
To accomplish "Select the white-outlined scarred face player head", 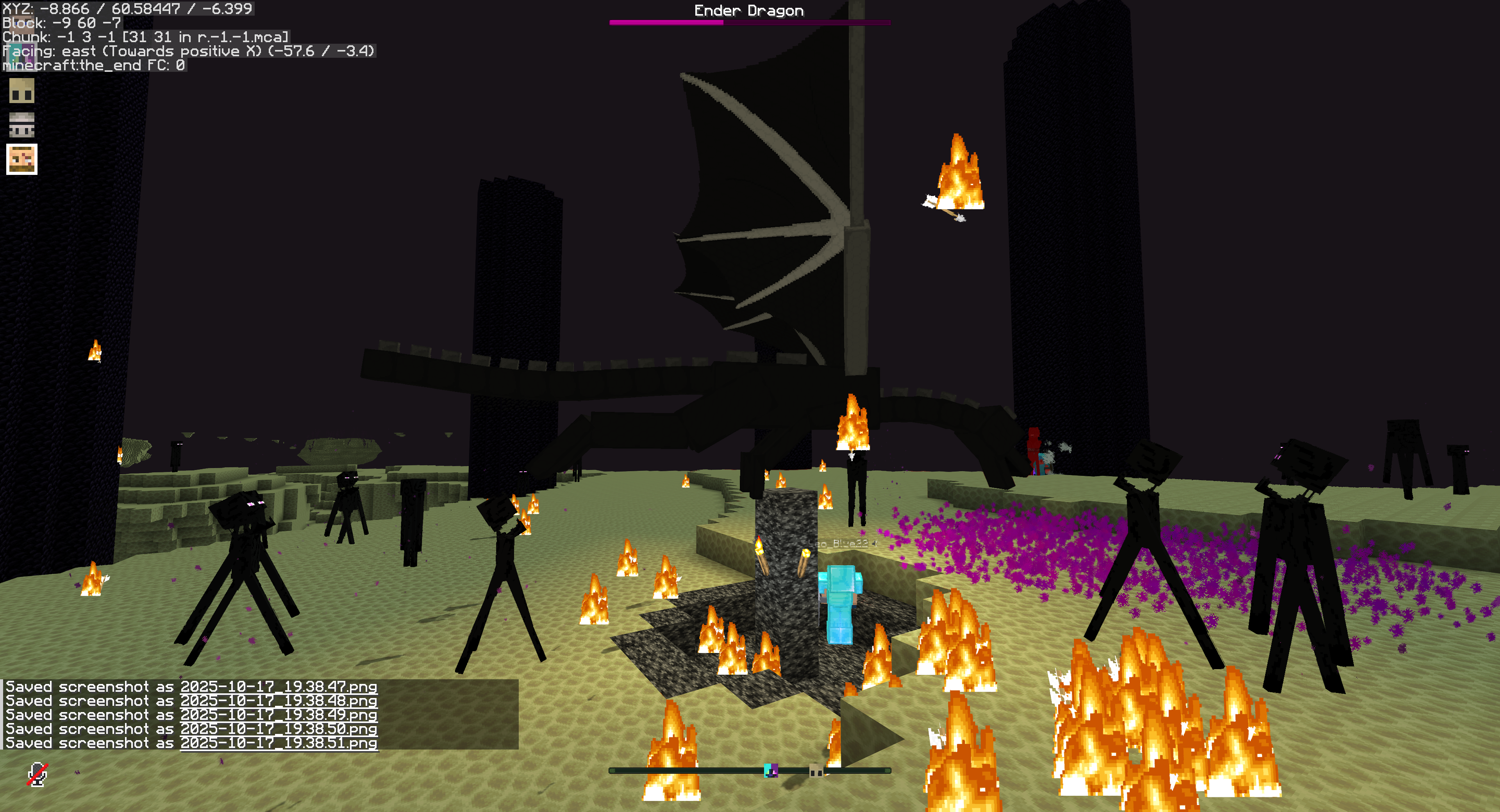I will (21, 159).
